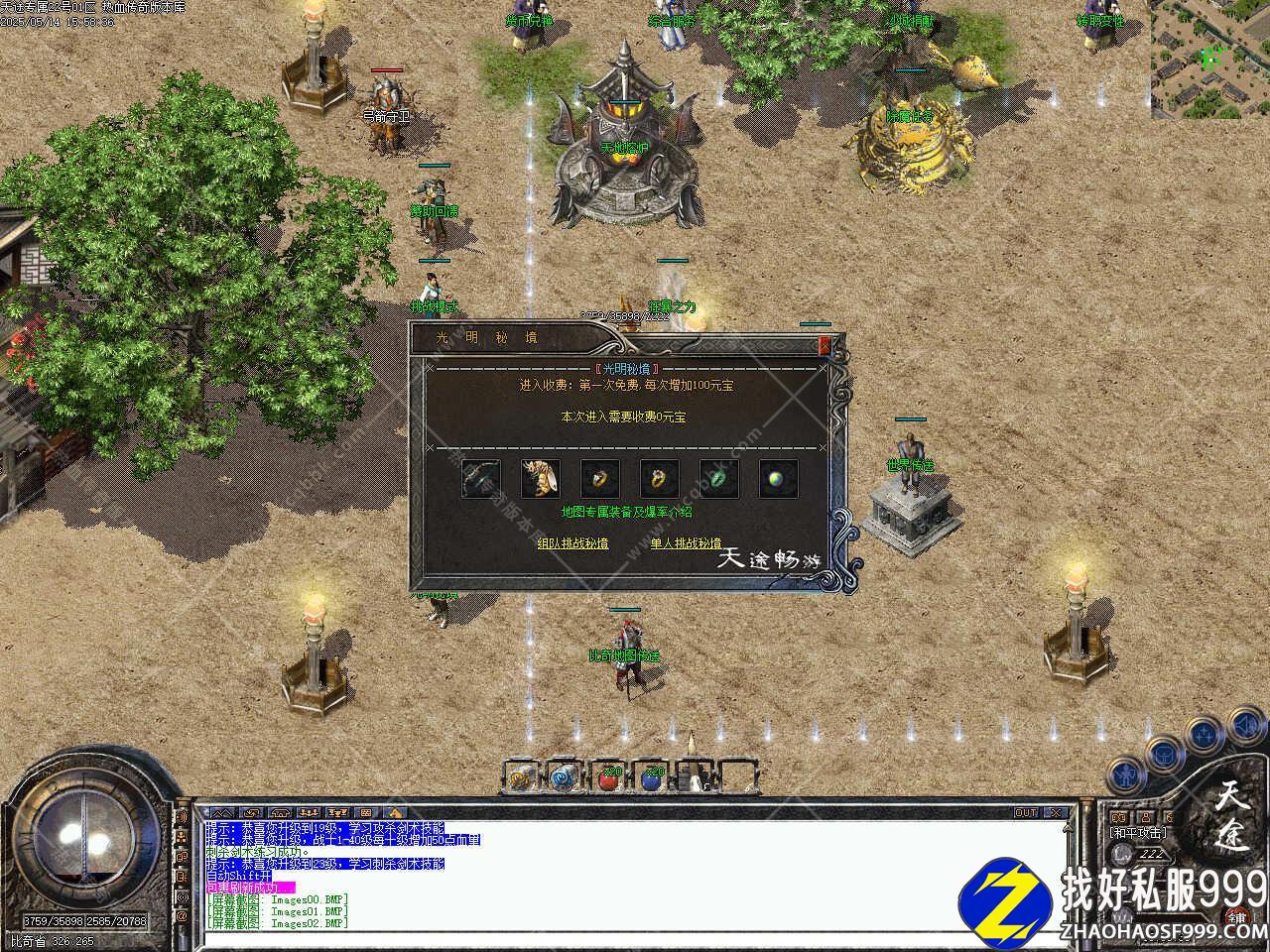Choose 单人挑战秘境 solo challenge link
Screen dimensions: 1270x952
click(686, 543)
